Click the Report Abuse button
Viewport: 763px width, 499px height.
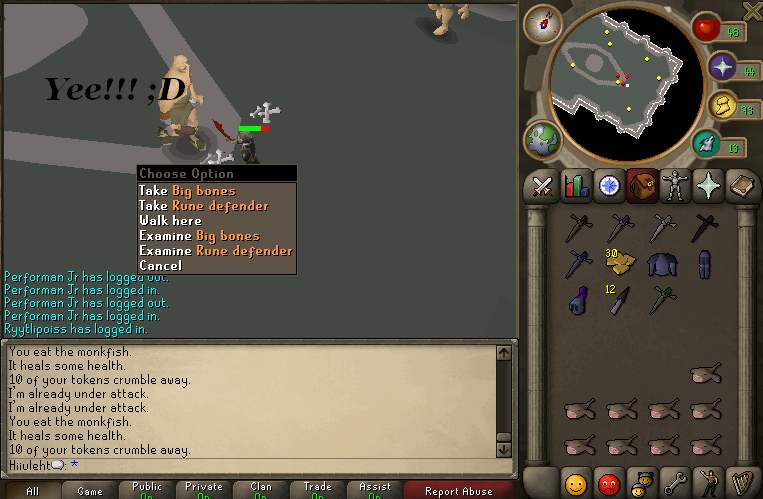coord(459,491)
